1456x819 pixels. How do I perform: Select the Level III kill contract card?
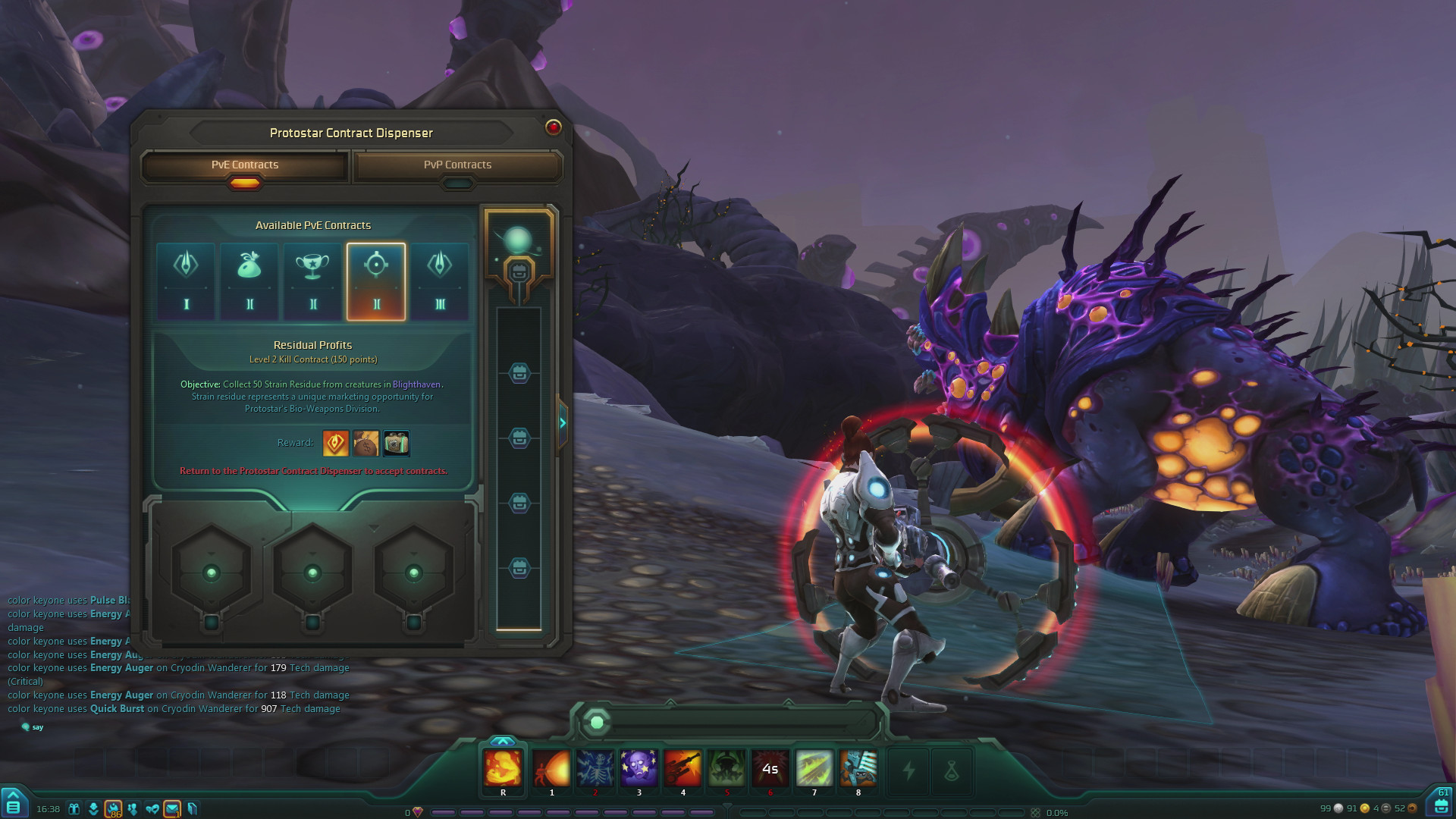tap(440, 281)
